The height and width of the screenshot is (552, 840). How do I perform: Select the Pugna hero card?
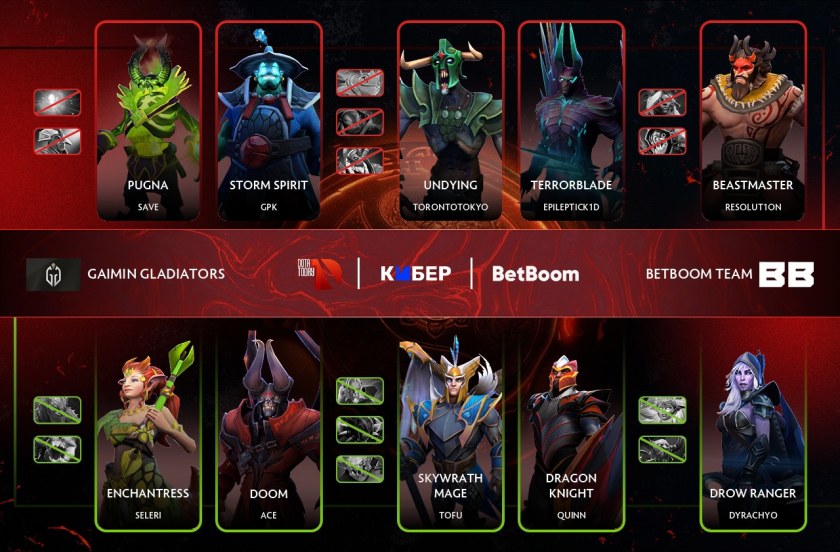pos(148,120)
